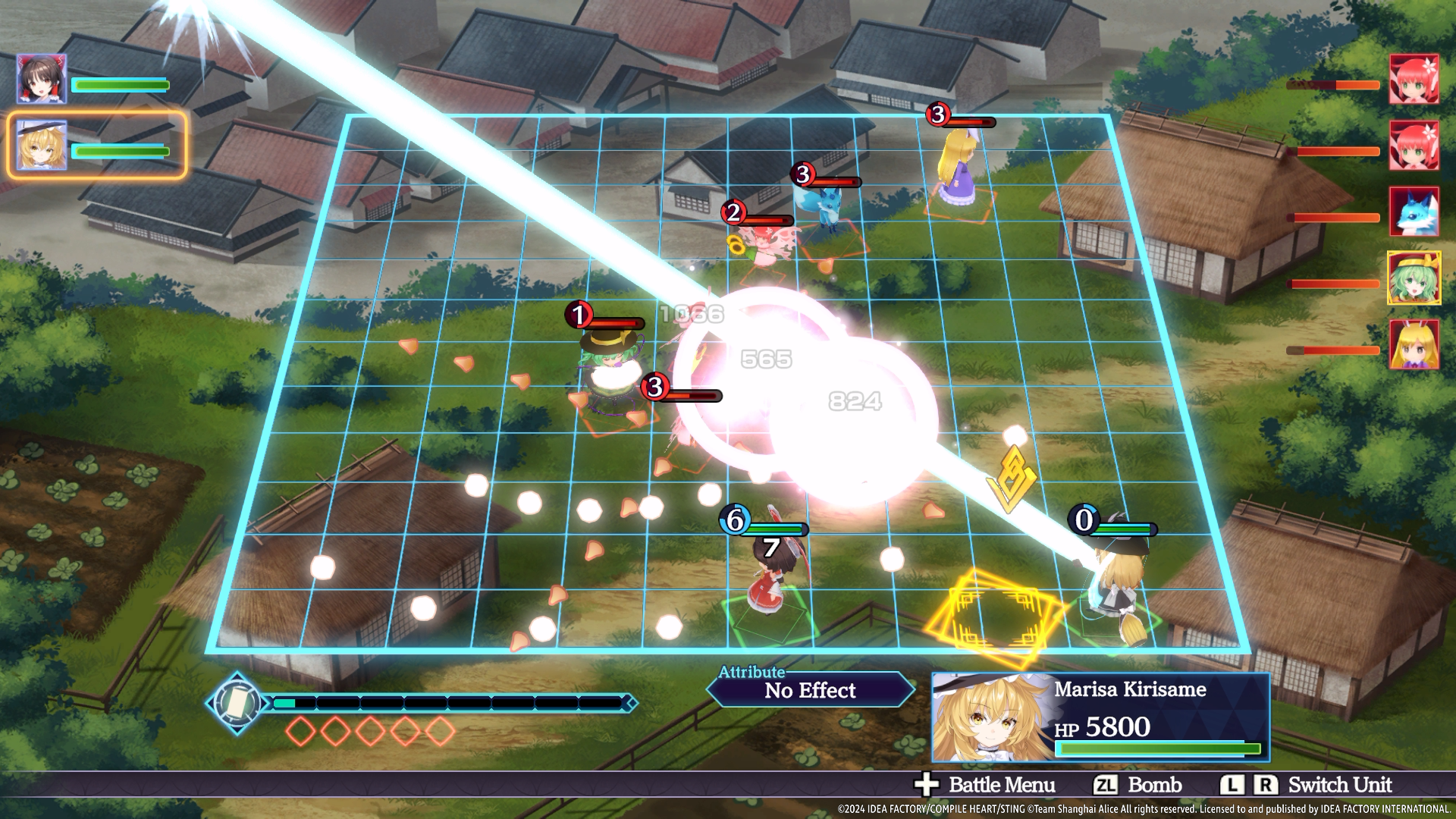The width and height of the screenshot is (1456, 819).
Task: Pick the green-haired enemy portrait
Action: click(1414, 278)
